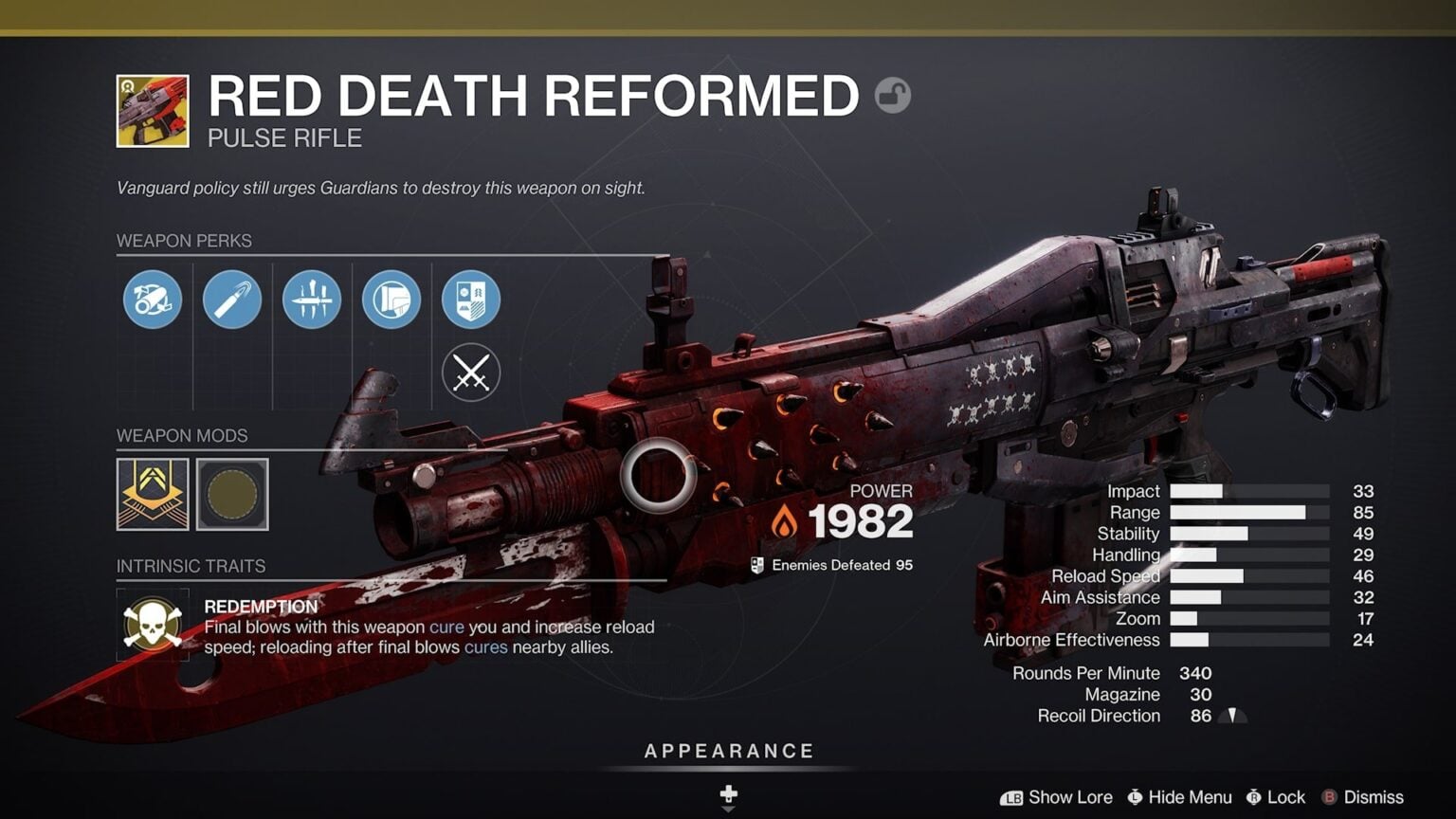
Task: Toggle the Lock state of the weapon
Action: [x=1277, y=797]
